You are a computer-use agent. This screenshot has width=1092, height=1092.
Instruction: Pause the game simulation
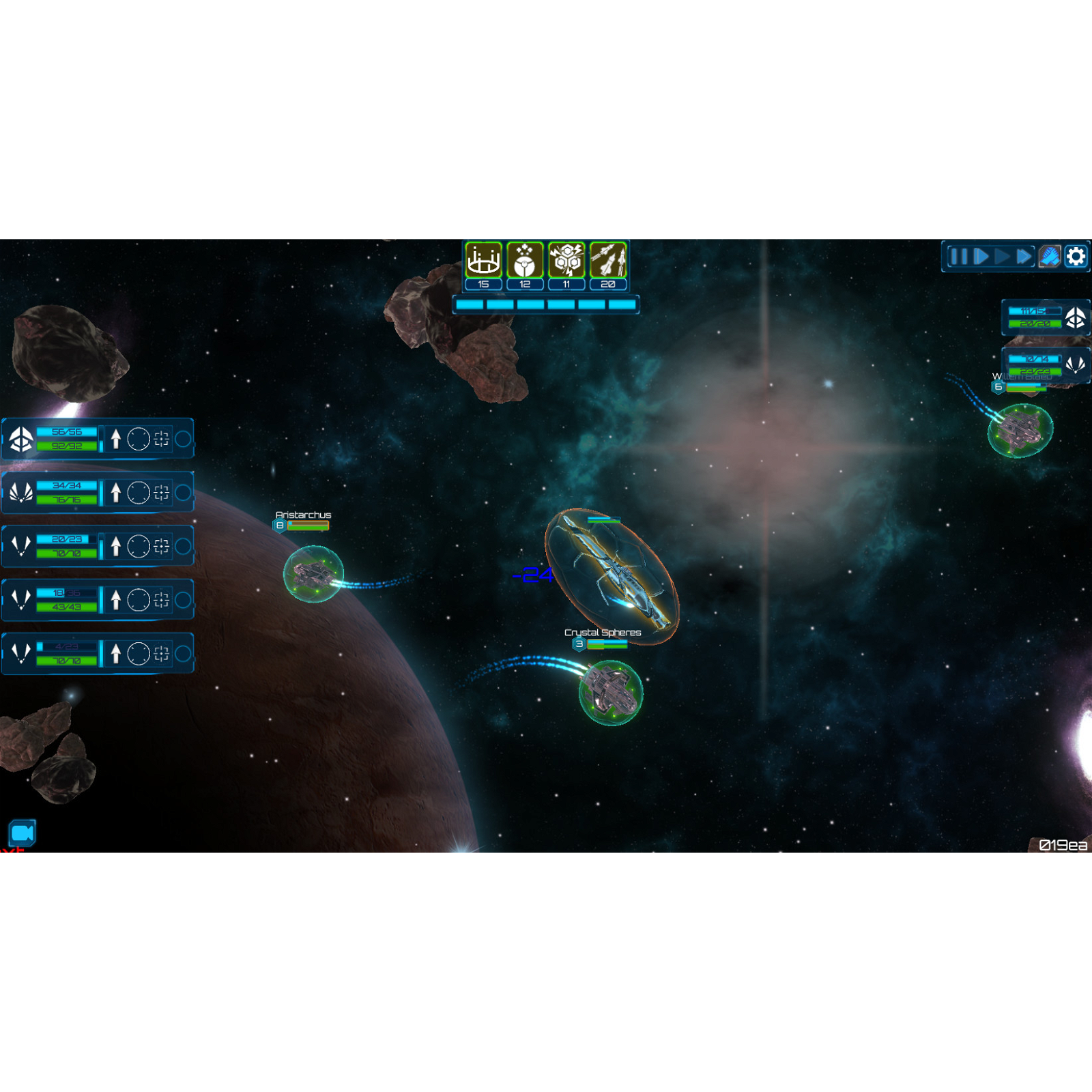click(958, 257)
